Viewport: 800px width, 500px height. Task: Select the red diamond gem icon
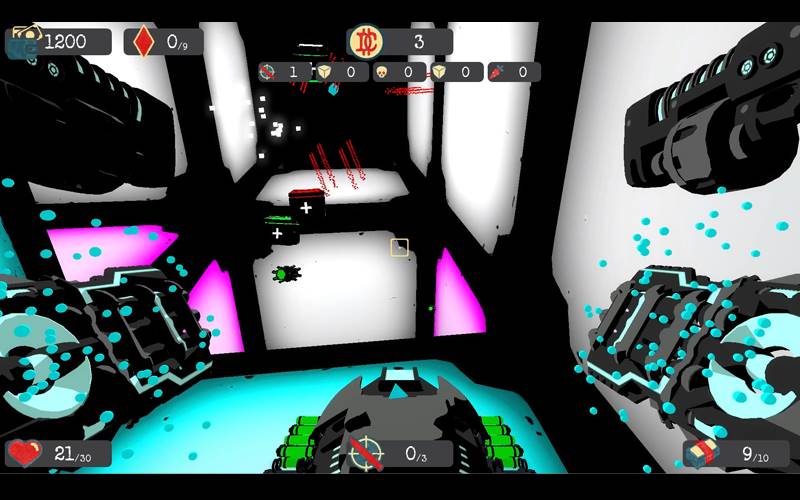tap(144, 41)
